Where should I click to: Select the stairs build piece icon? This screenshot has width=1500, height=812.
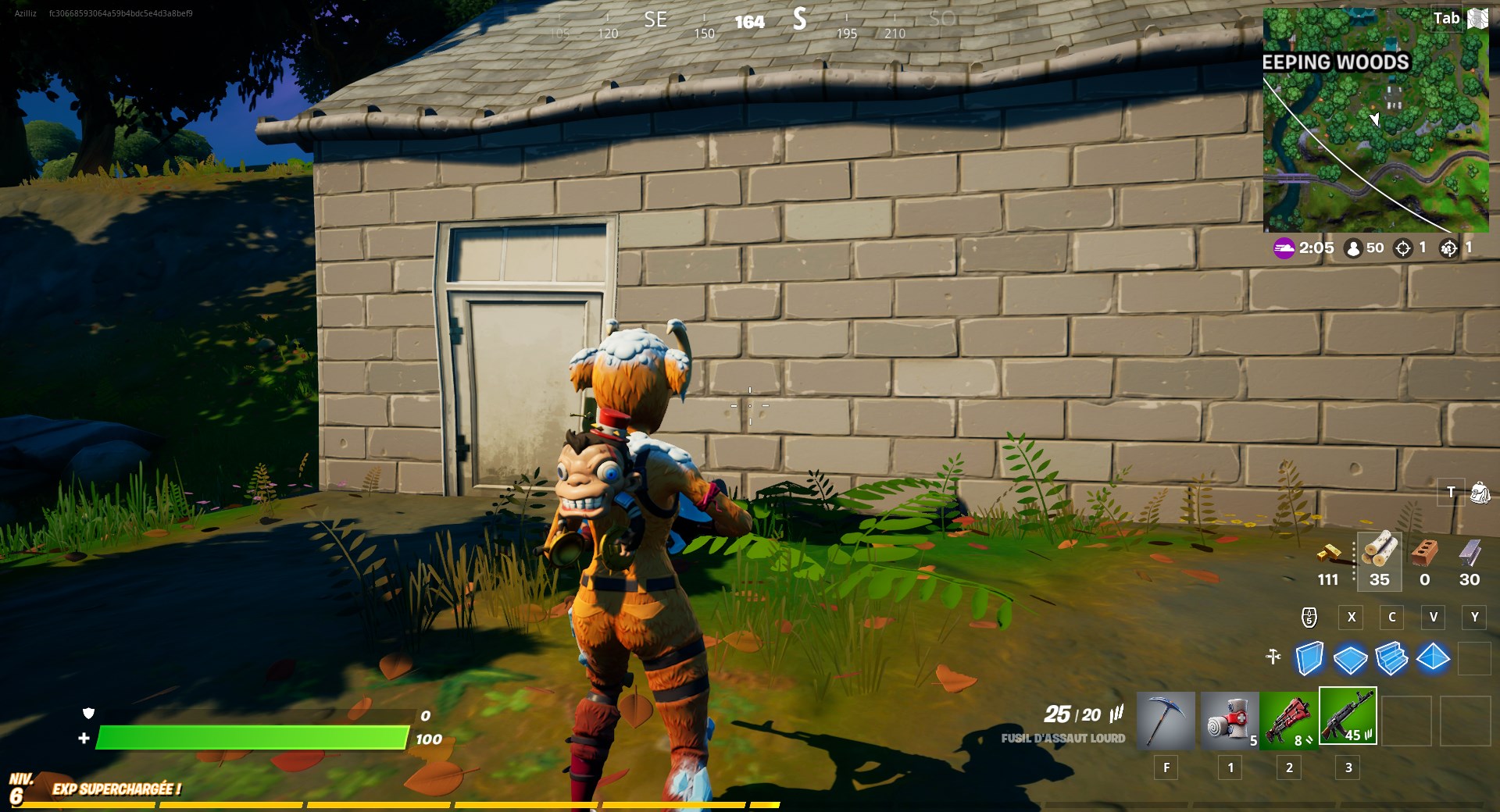1394,660
